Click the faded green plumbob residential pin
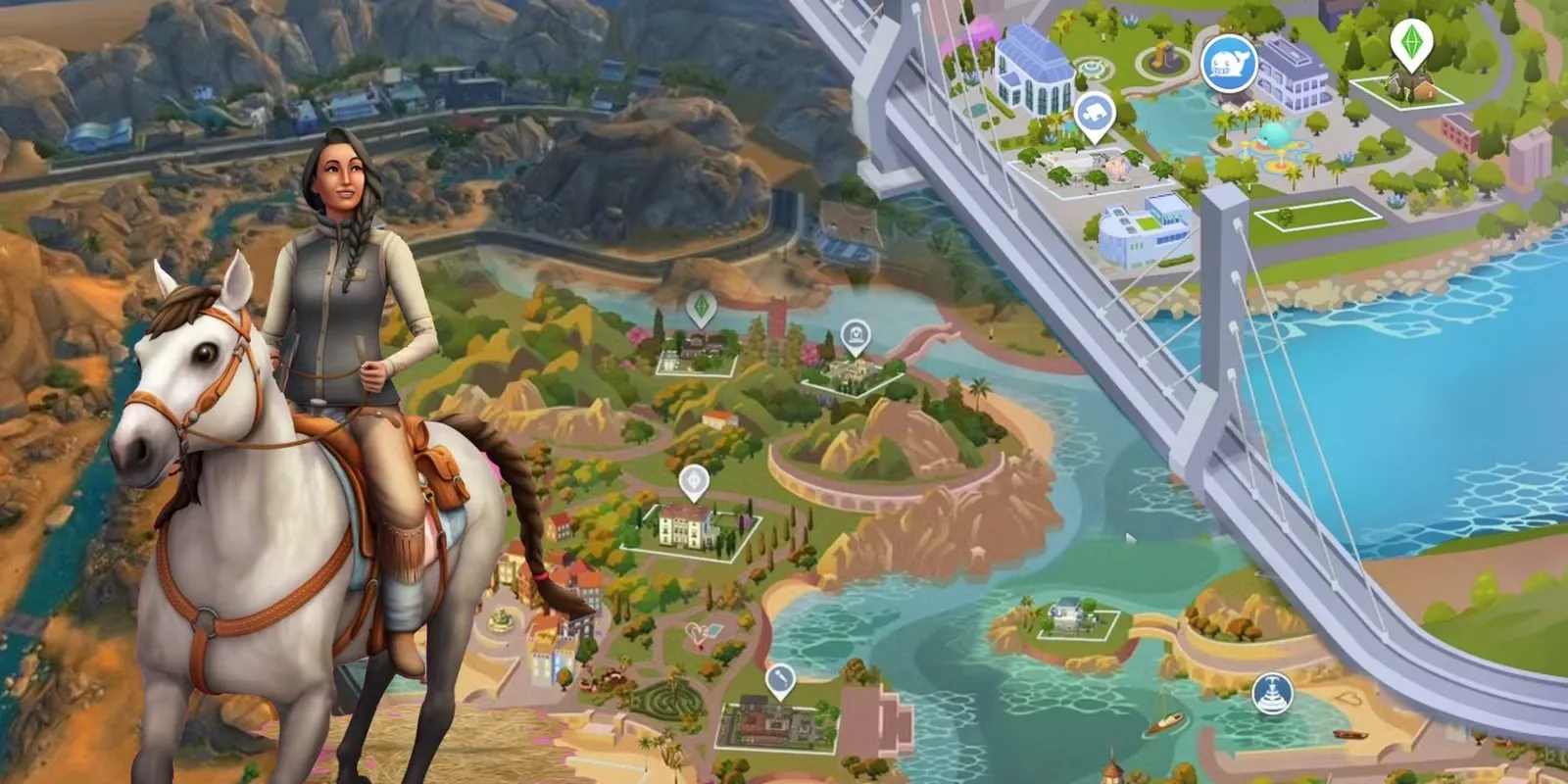 701,309
